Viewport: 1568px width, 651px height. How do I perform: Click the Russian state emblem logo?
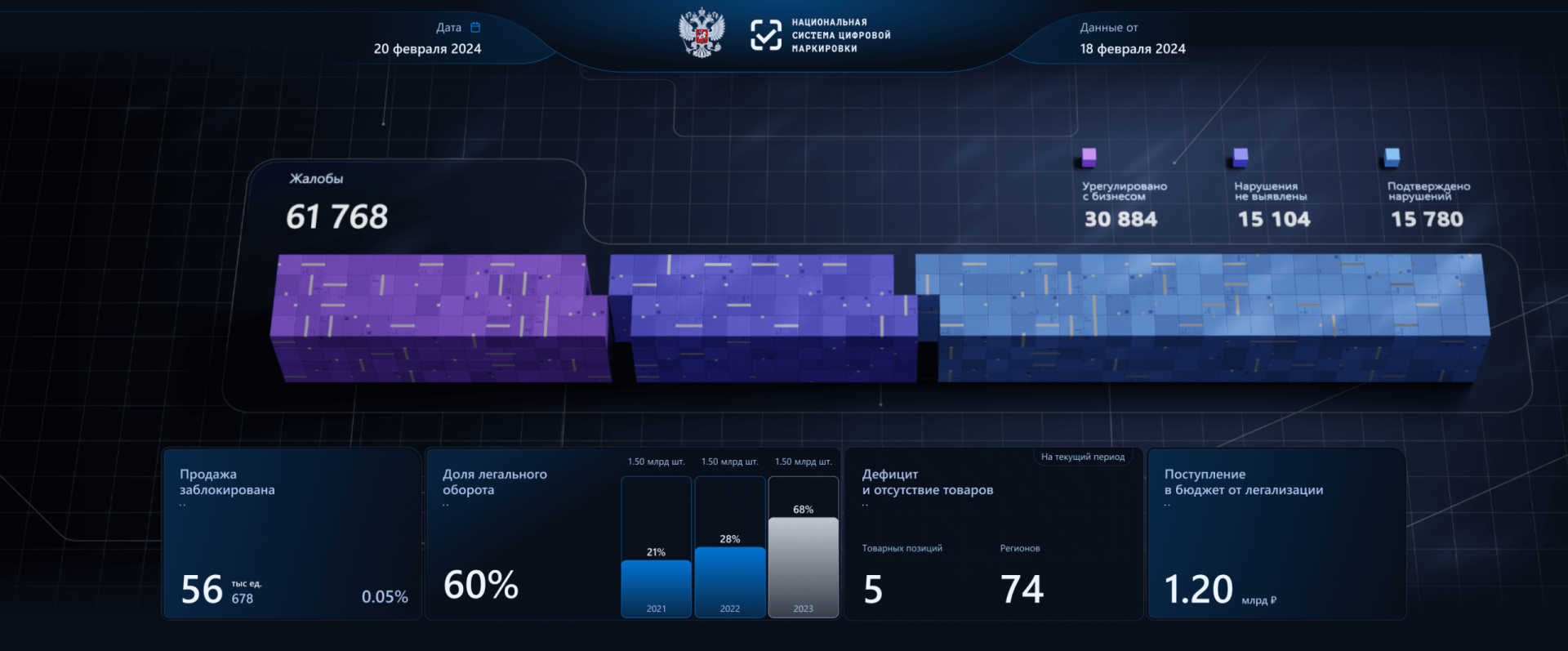pyautogui.click(x=701, y=34)
